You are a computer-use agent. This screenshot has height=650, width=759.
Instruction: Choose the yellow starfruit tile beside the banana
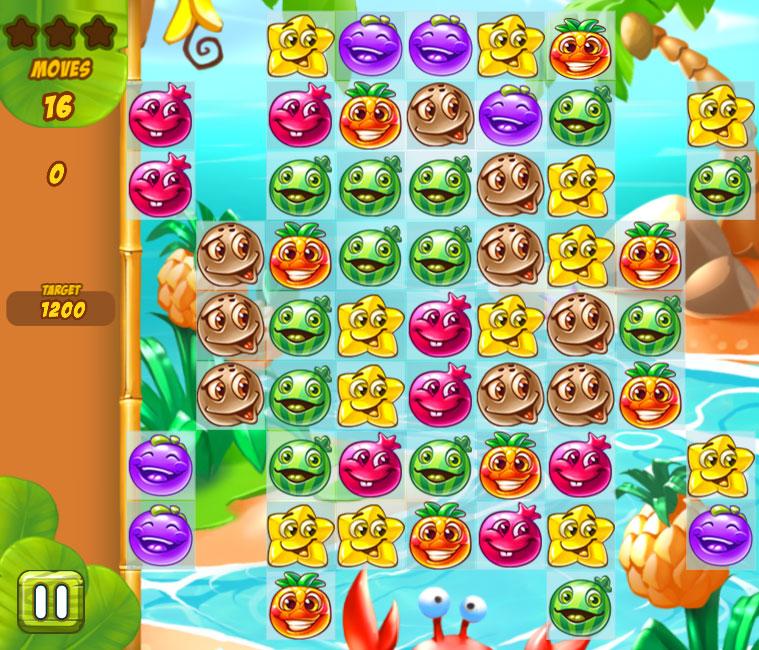click(x=300, y=47)
